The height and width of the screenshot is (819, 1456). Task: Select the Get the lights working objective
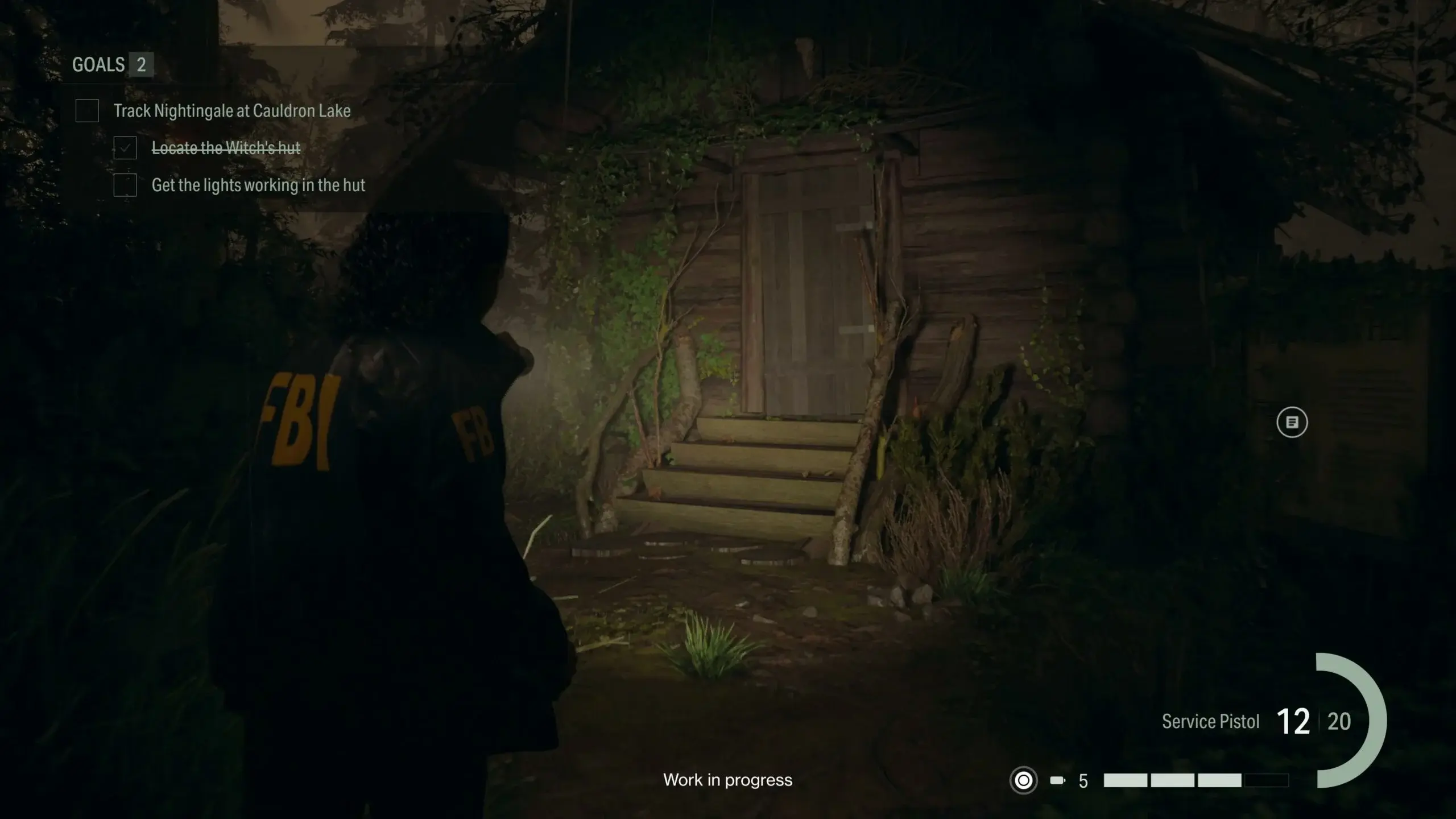[258, 185]
